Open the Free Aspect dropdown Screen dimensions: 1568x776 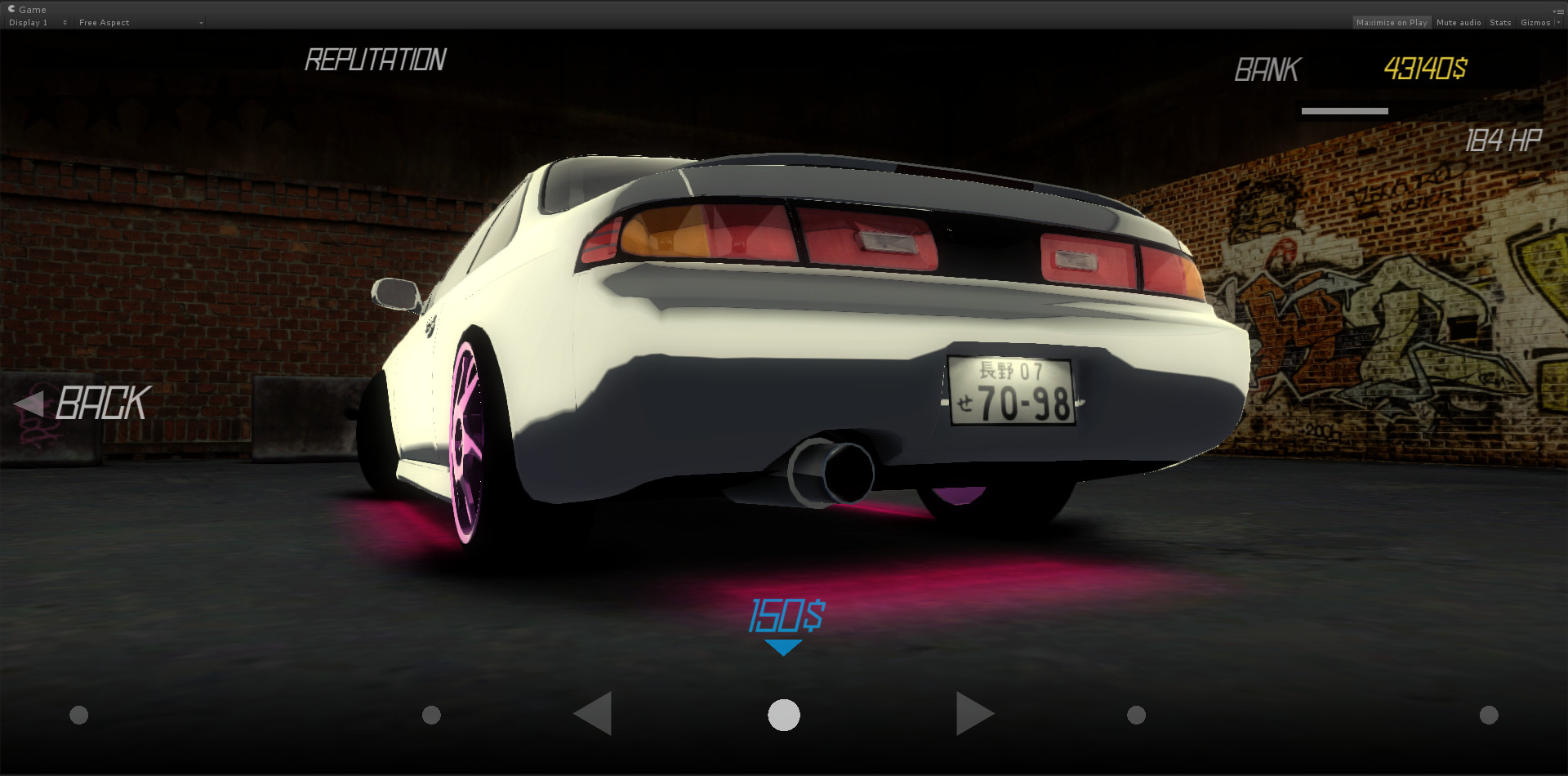pos(139,22)
